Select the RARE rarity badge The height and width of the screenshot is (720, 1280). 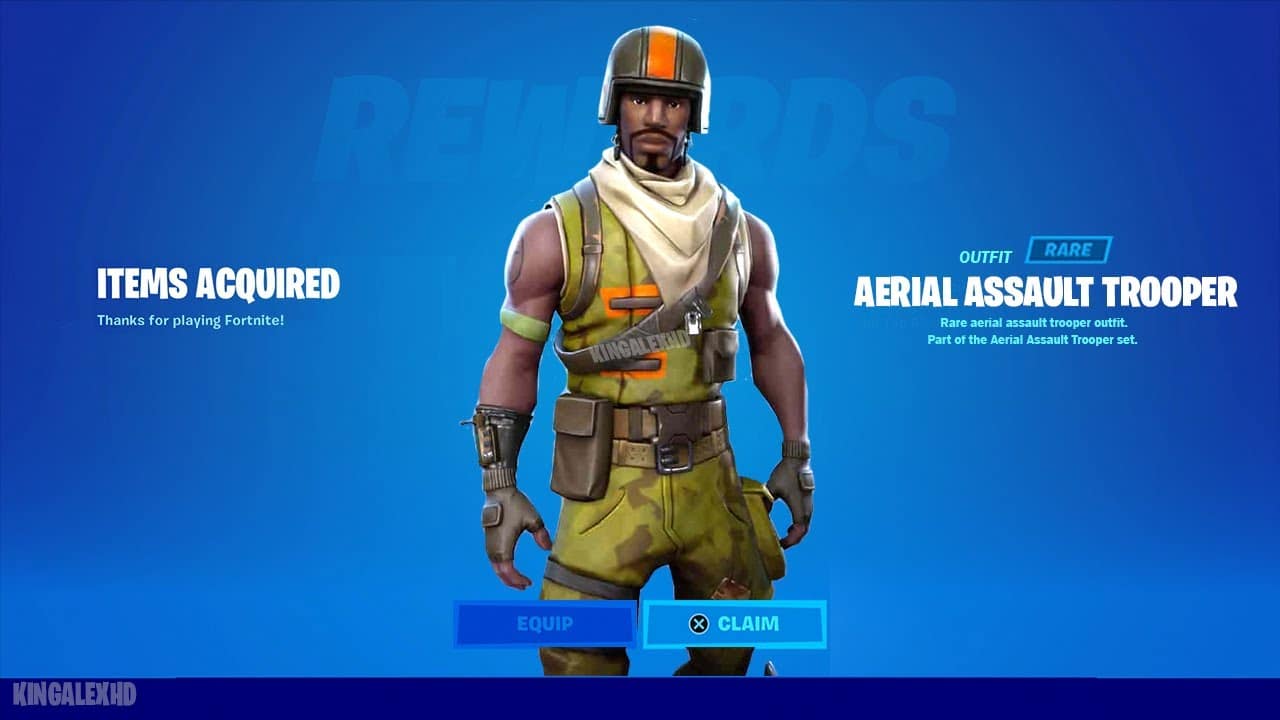pos(1068,251)
